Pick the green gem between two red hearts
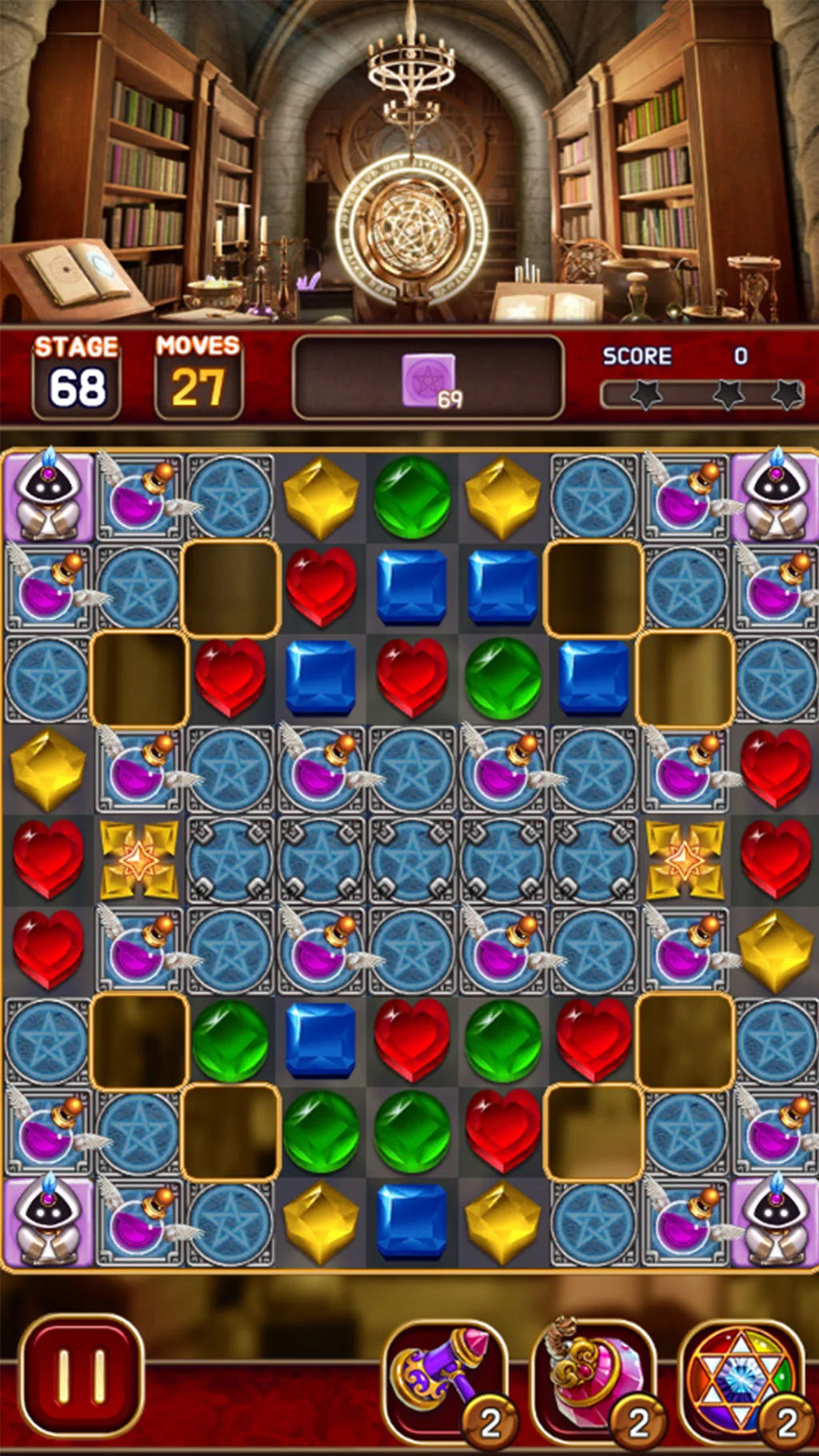Viewport: 819px width, 1456px height. pos(503,1038)
